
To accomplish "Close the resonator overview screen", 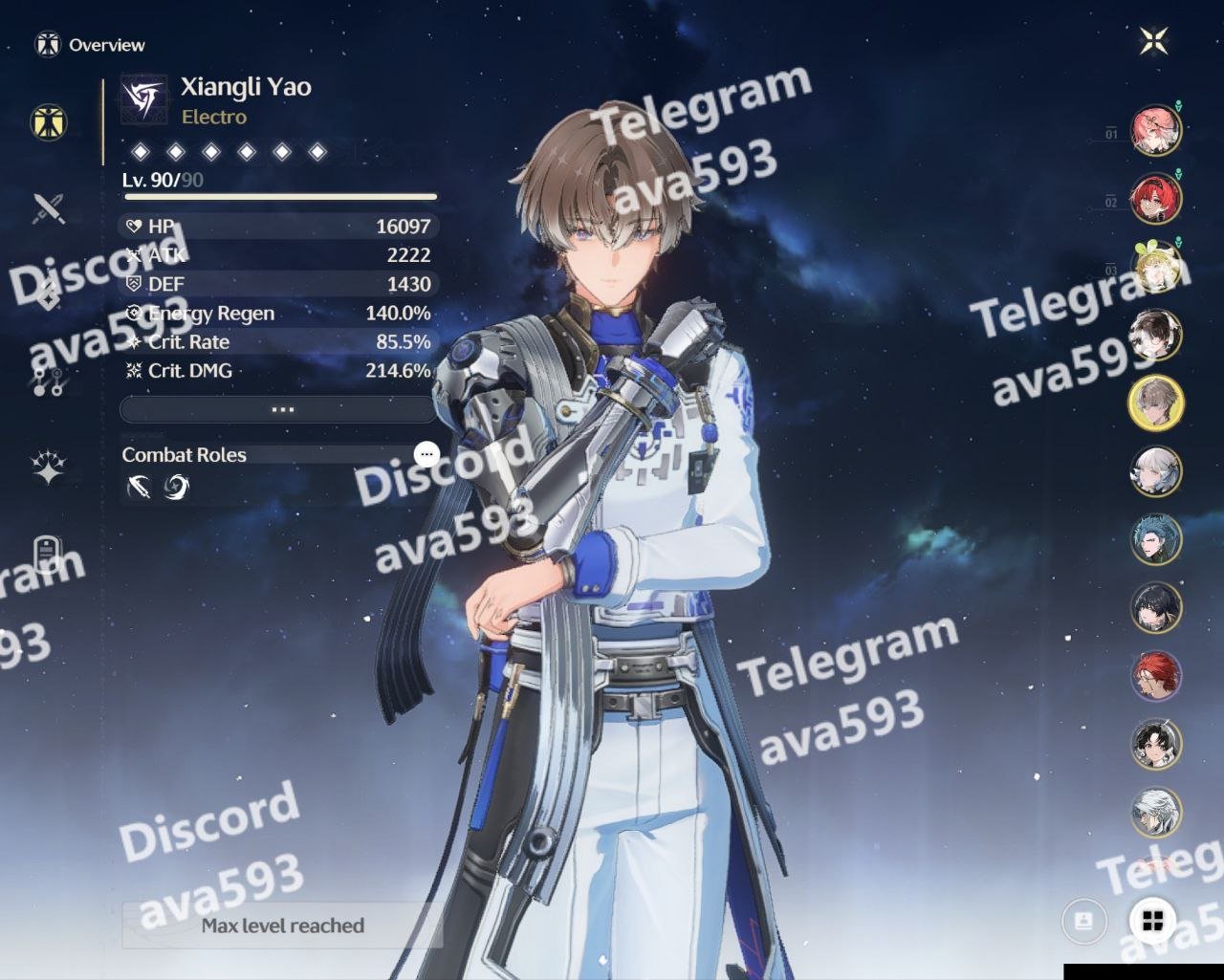I will point(1154,41).
